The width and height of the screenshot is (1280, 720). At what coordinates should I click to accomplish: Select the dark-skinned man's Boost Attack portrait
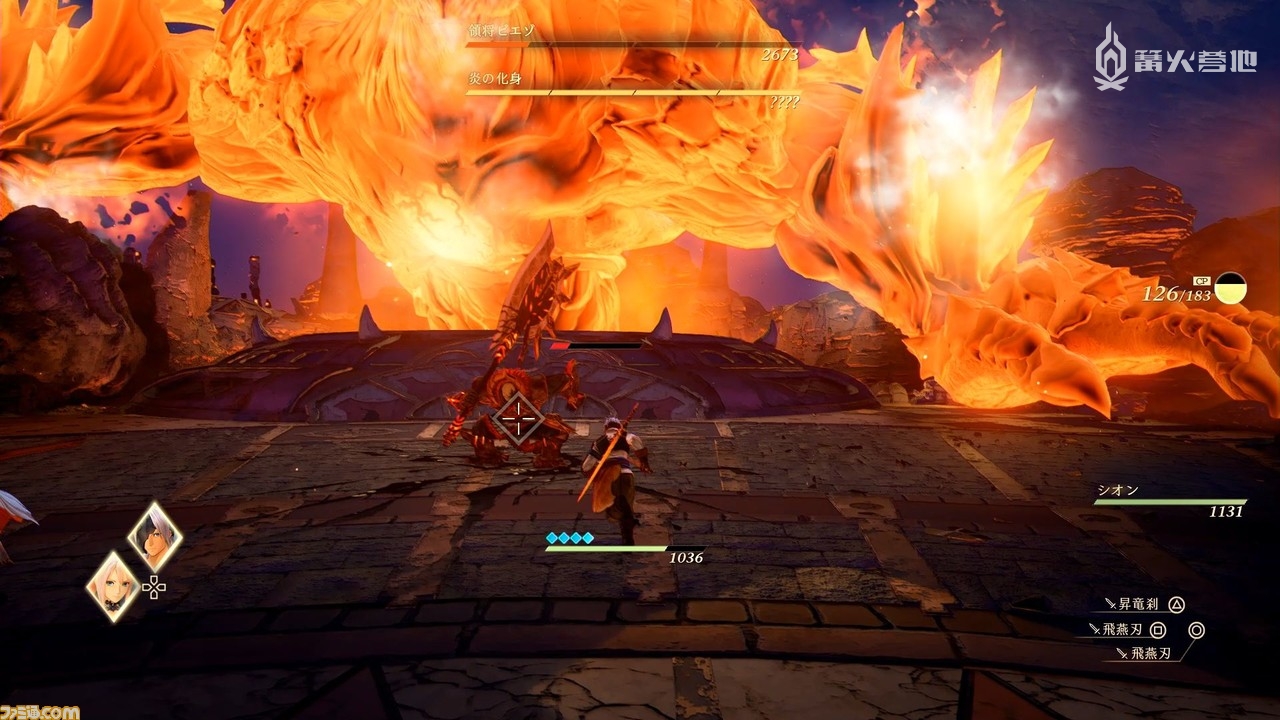coord(155,537)
